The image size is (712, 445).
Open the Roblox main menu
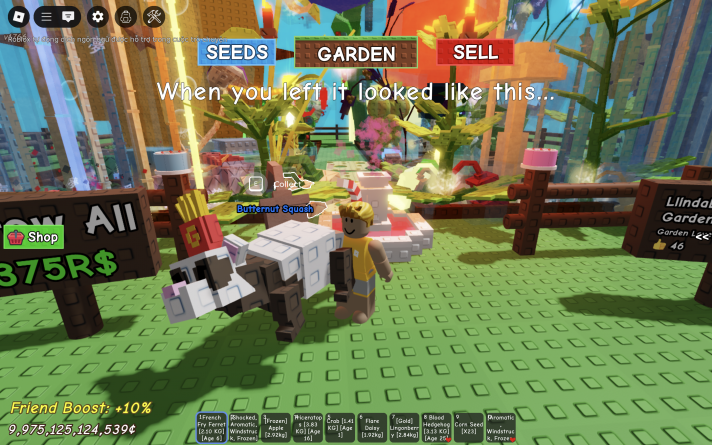tap(16, 16)
